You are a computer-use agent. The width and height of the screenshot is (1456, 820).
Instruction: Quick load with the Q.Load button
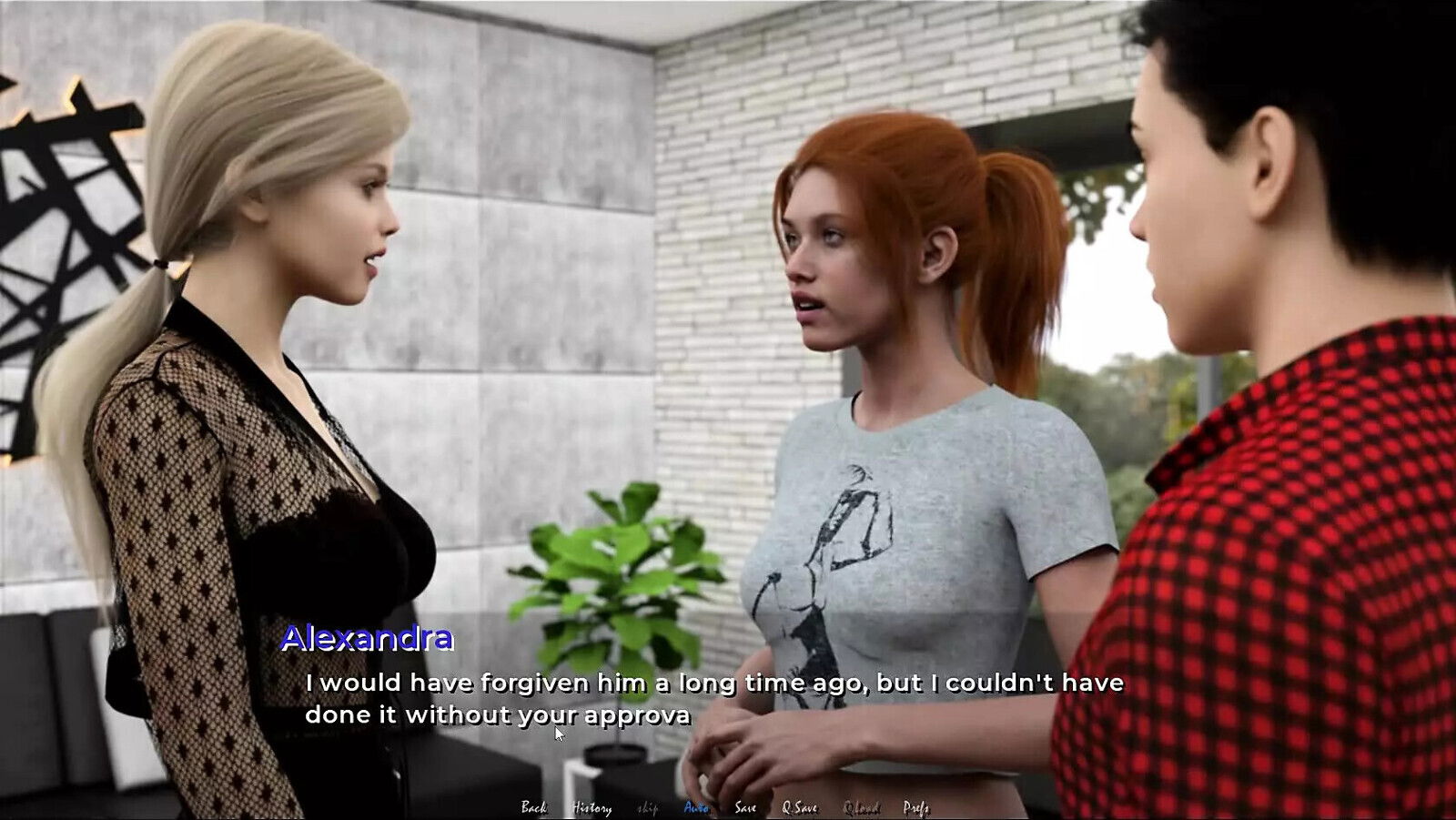(861, 807)
